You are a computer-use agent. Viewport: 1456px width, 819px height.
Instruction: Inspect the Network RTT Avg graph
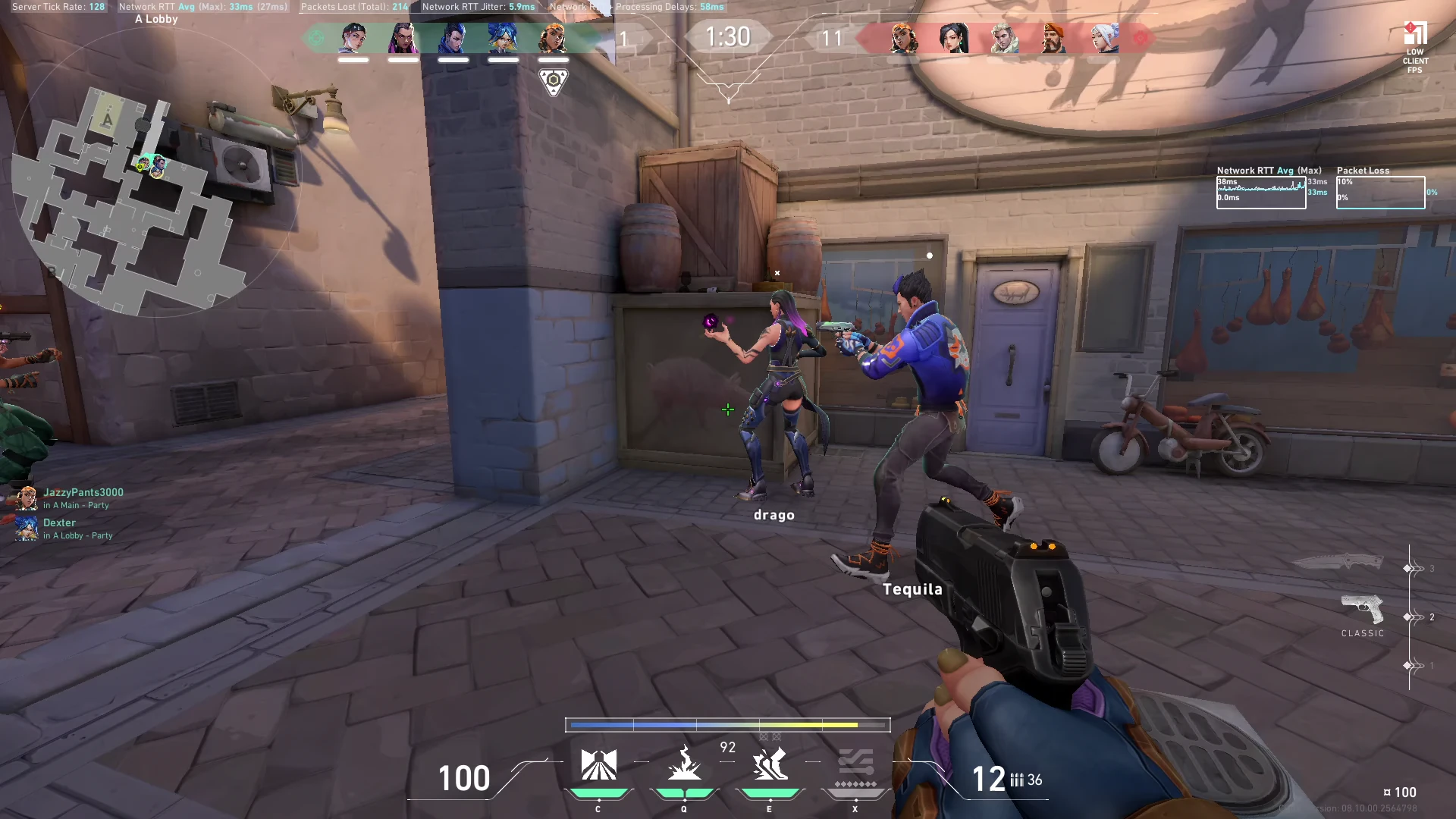pos(1261,193)
